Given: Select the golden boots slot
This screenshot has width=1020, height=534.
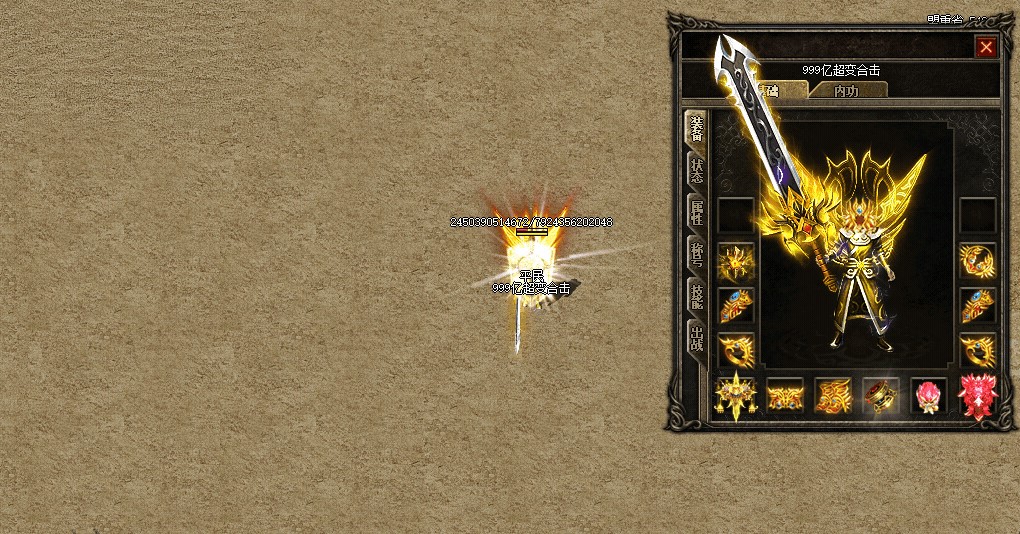Looking at the screenshot, I should pyautogui.click(x=832, y=396).
